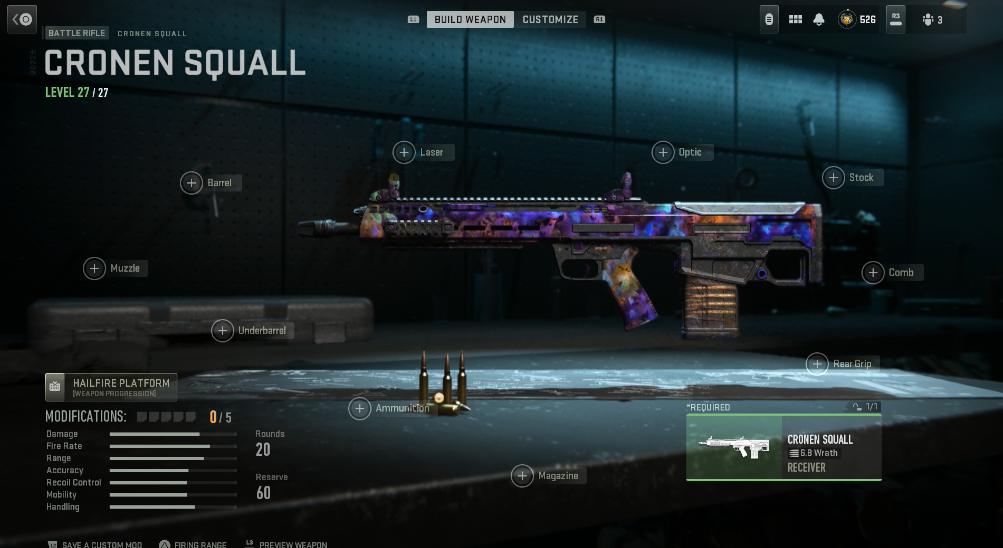Add an Underbarrel attachment
Viewport: 1003px width, 548px height.
pyautogui.click(x=222, y=330)
